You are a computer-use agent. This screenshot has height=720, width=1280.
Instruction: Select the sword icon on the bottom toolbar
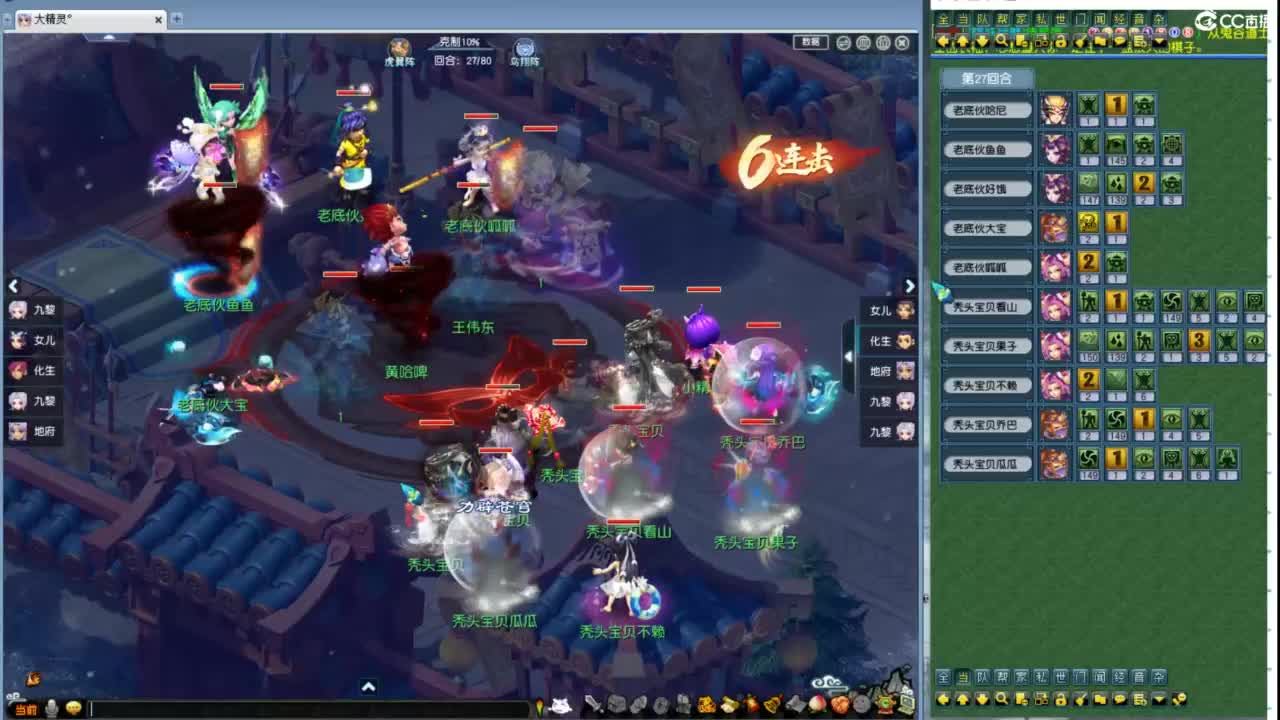tap(590, 705)
